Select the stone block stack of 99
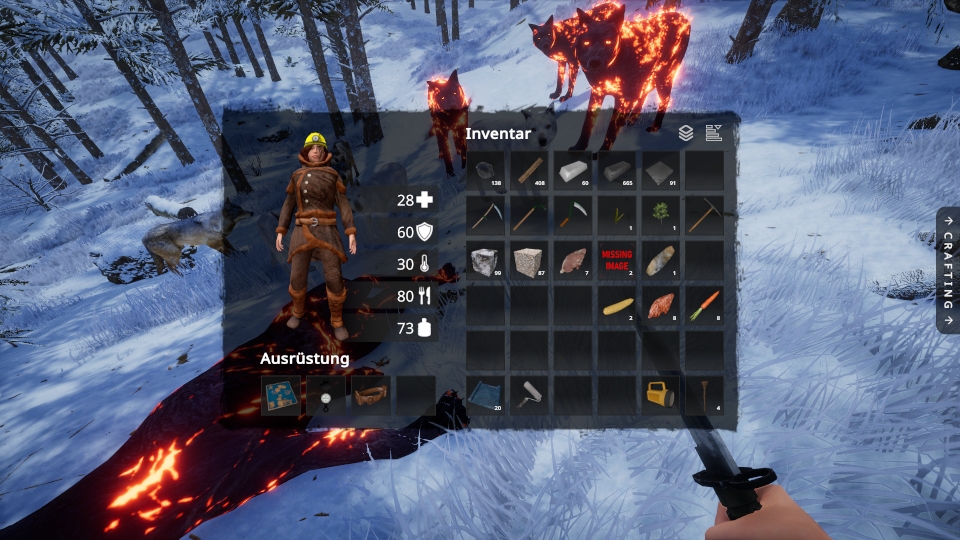 pyautogui.click(x=487, y=260)
